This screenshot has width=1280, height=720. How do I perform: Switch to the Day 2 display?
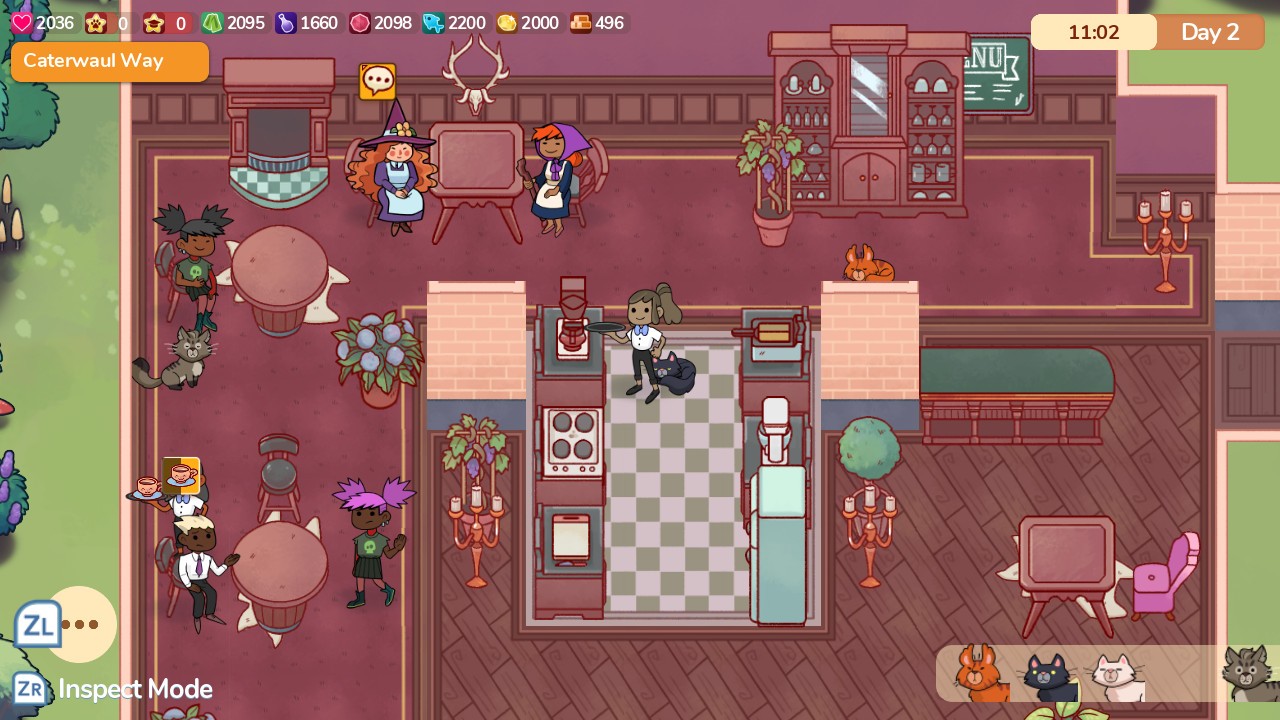[1210, 32]
